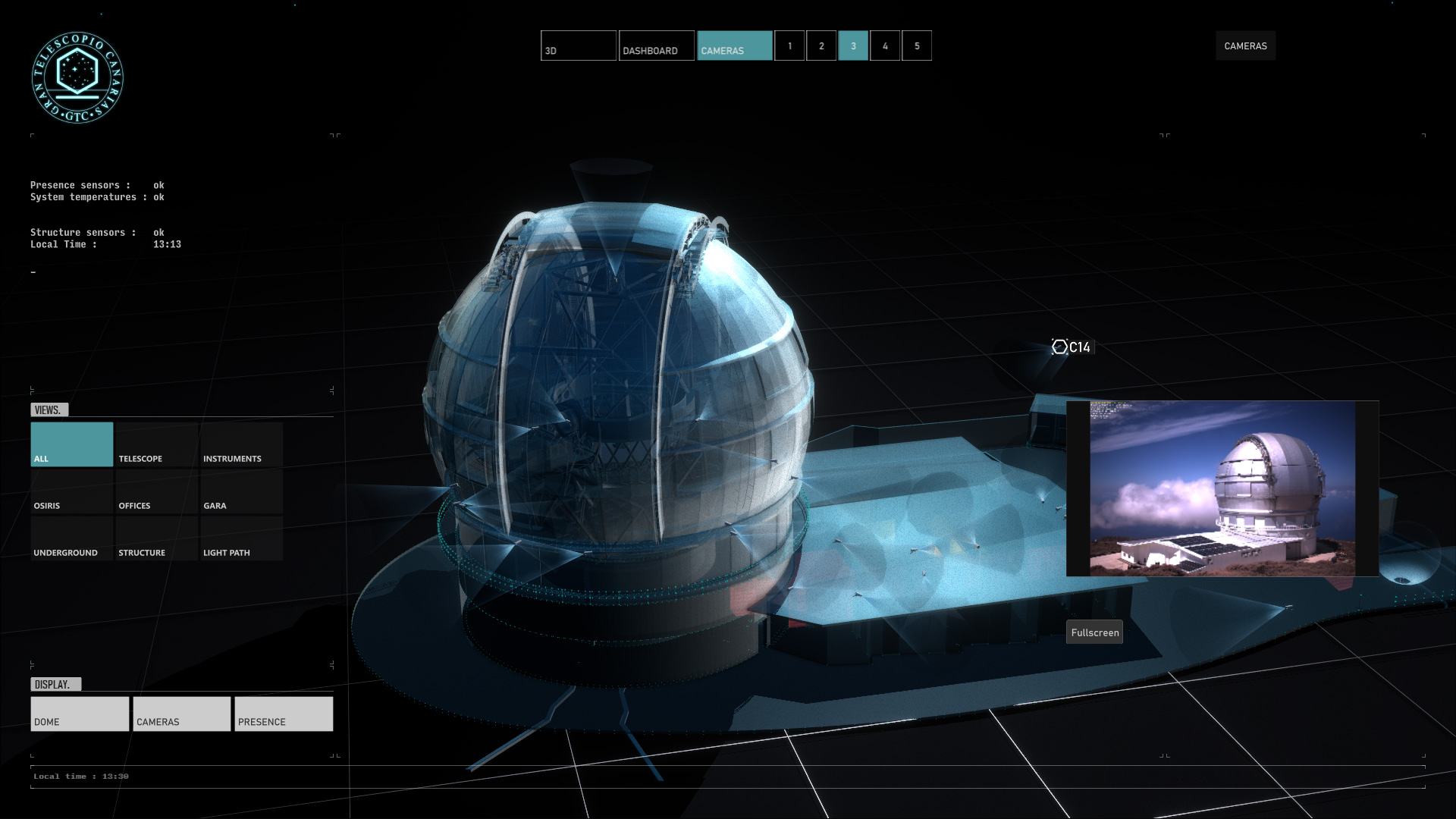1456x819 pixels.
Task: Select camera group 1
Action: coord(789,45)
